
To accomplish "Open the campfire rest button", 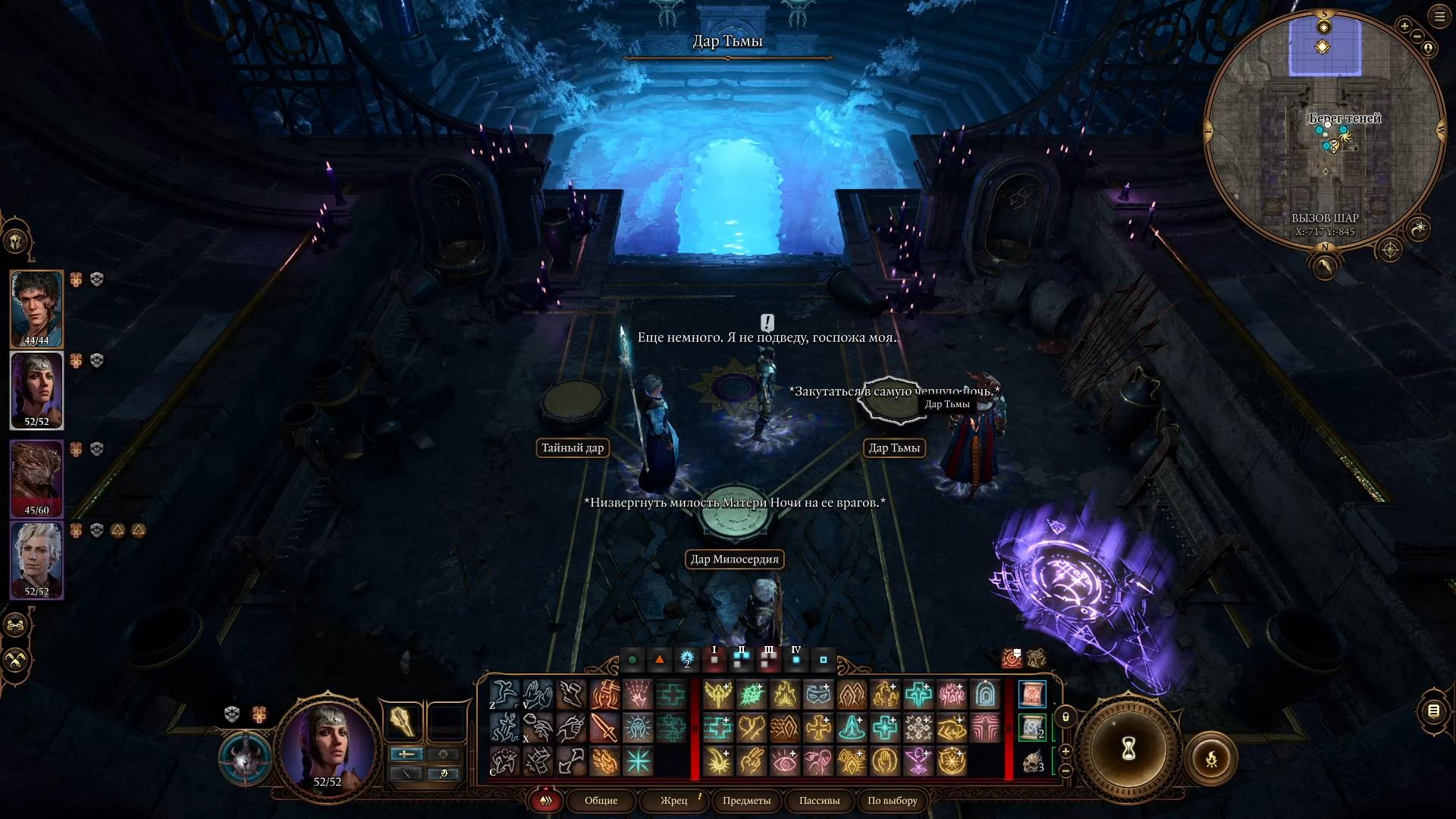I will tap(1211, 758).
